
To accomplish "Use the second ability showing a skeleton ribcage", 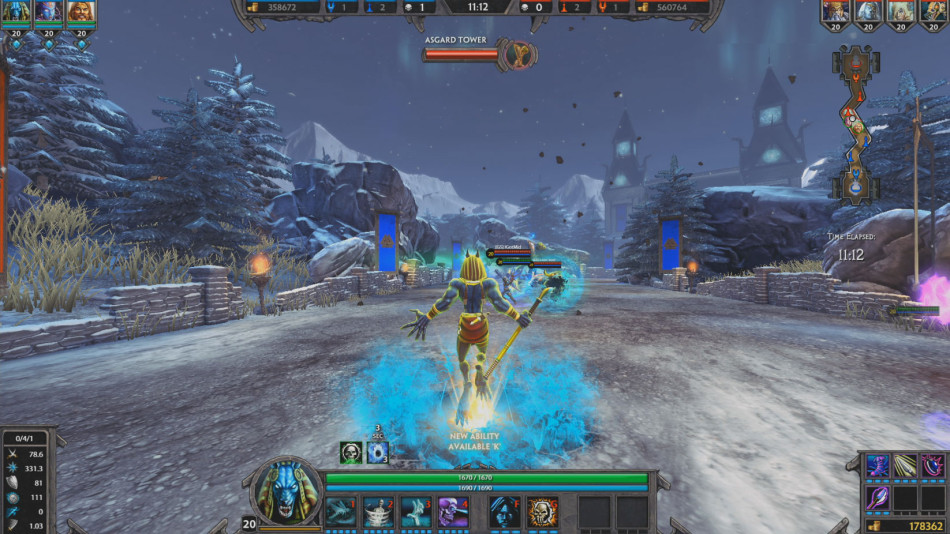I will point(378,511).
